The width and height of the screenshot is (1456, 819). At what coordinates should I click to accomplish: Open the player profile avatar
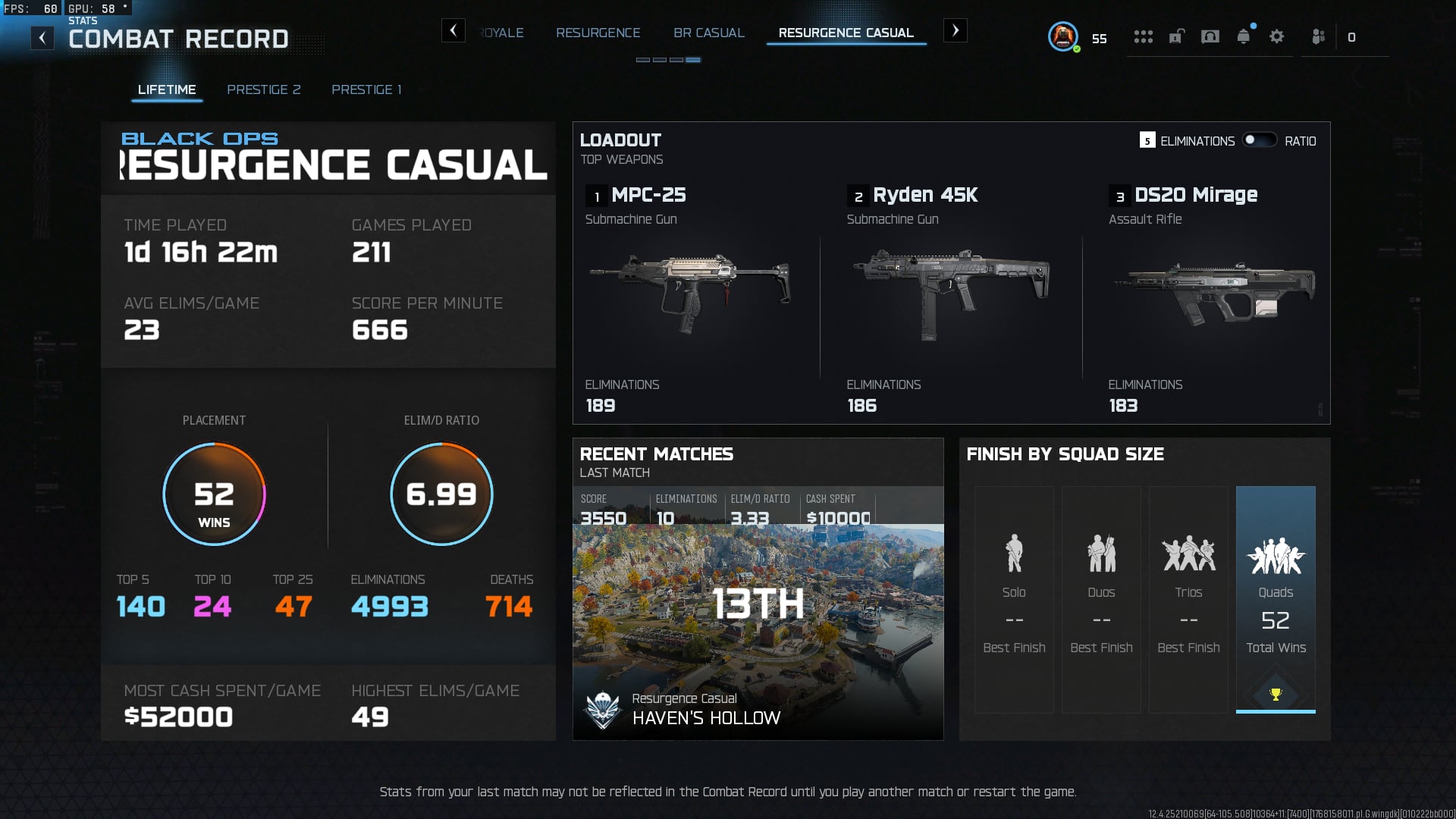point(1063,36)
